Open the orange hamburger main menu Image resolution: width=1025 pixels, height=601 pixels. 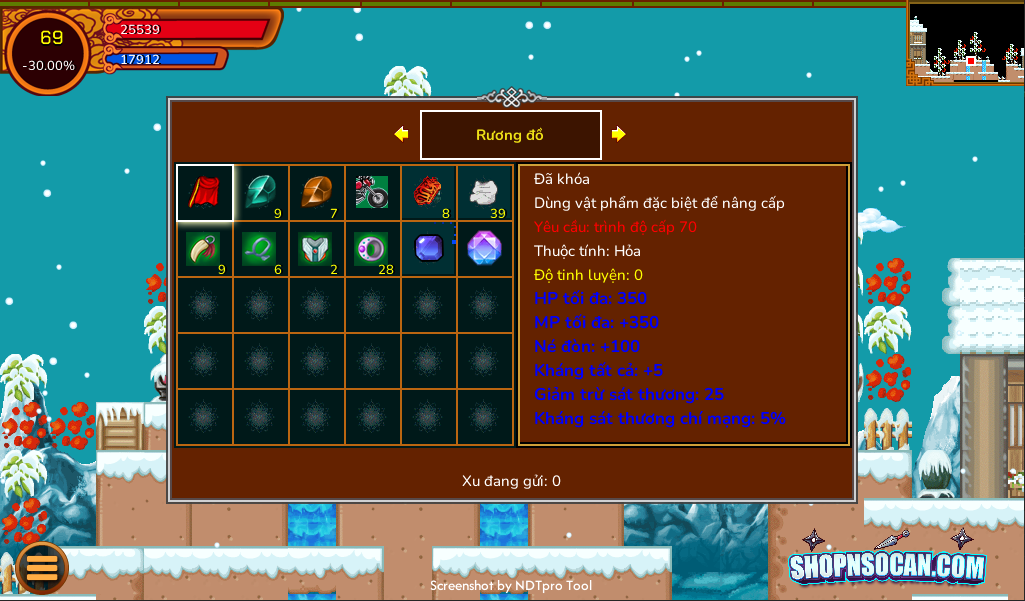pos(42,567)
